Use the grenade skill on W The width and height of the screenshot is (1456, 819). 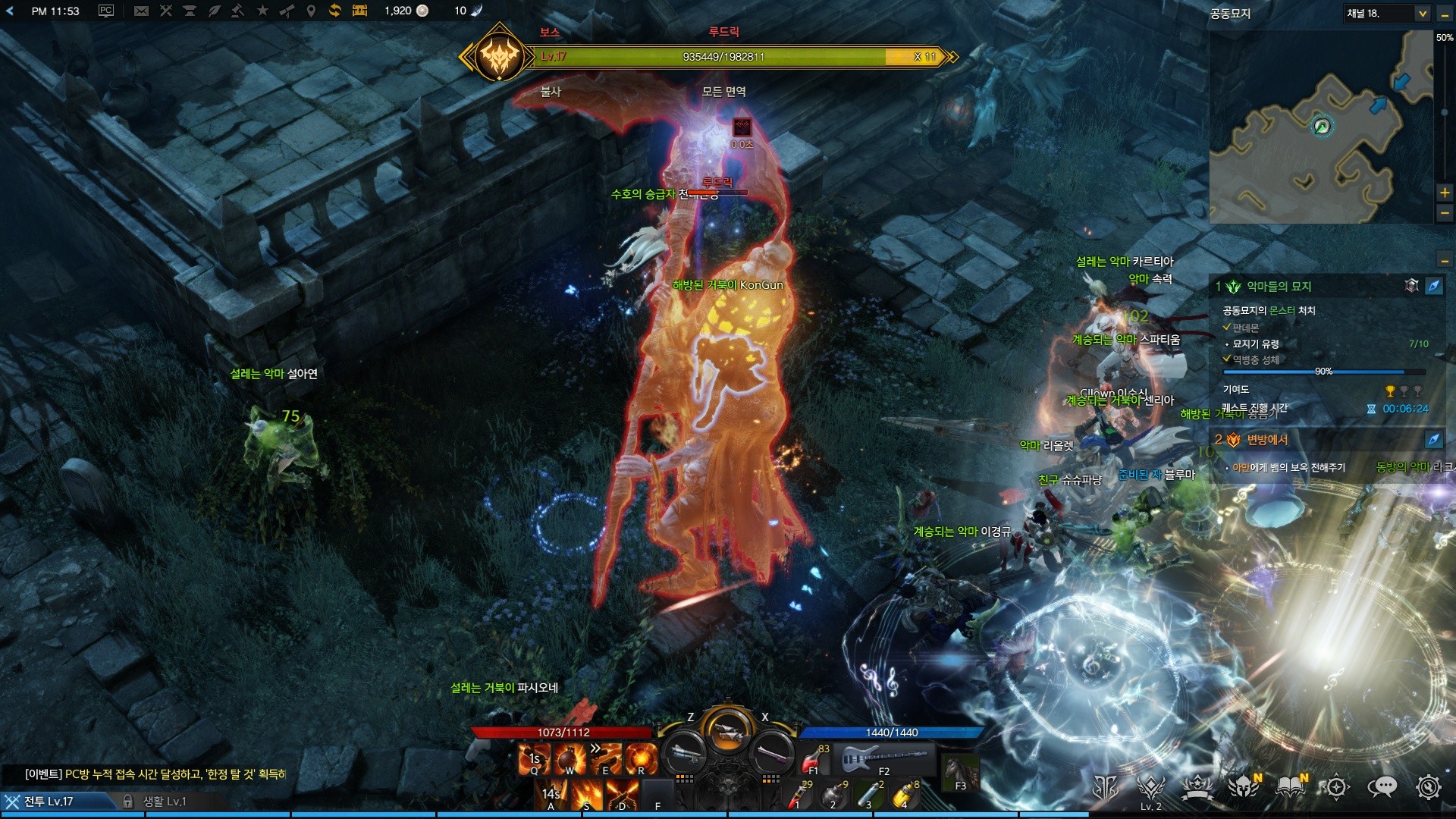click(x=570, y=758)
